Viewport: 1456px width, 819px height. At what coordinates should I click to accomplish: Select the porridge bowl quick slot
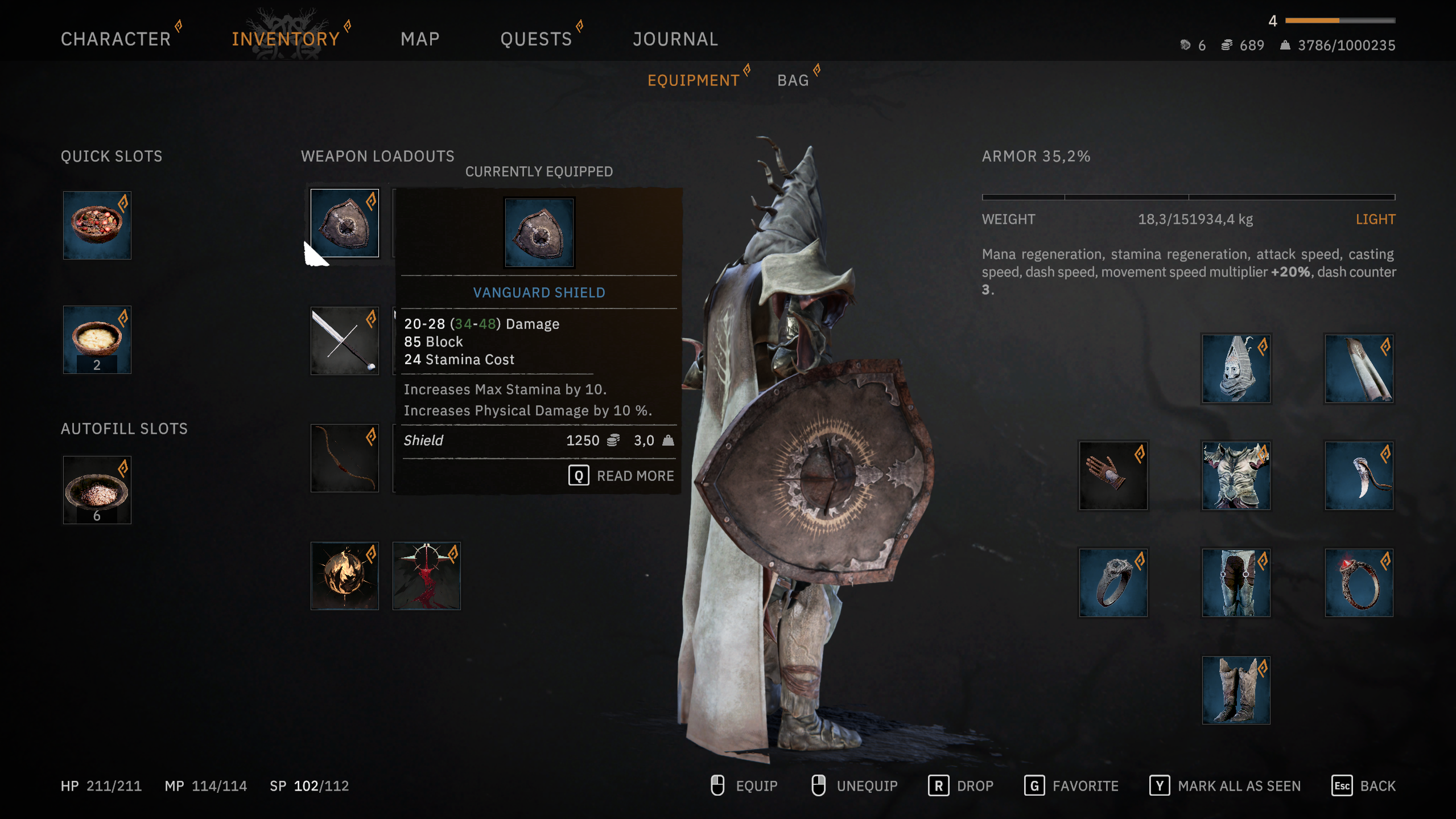pyautogui.click(x=97, y=340)
